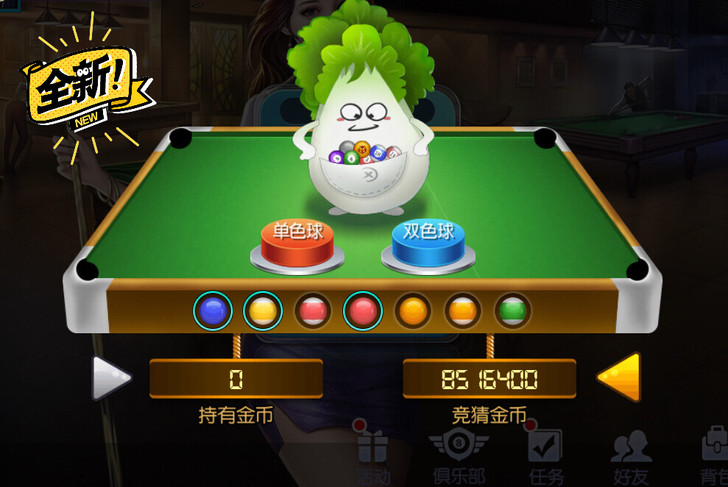Choose the orange striped ball

462,311
